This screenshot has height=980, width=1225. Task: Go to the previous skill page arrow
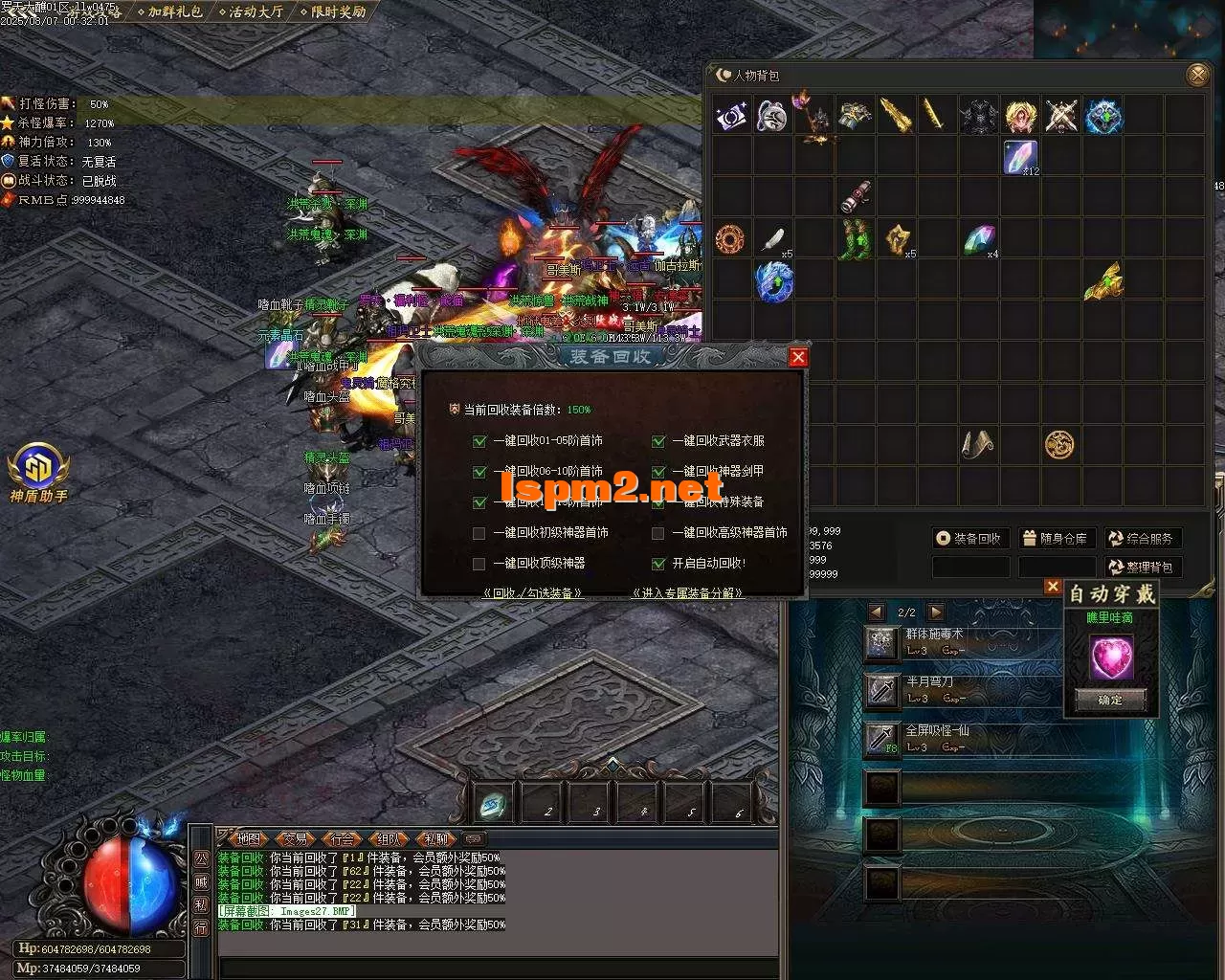[x=876, y=612]
